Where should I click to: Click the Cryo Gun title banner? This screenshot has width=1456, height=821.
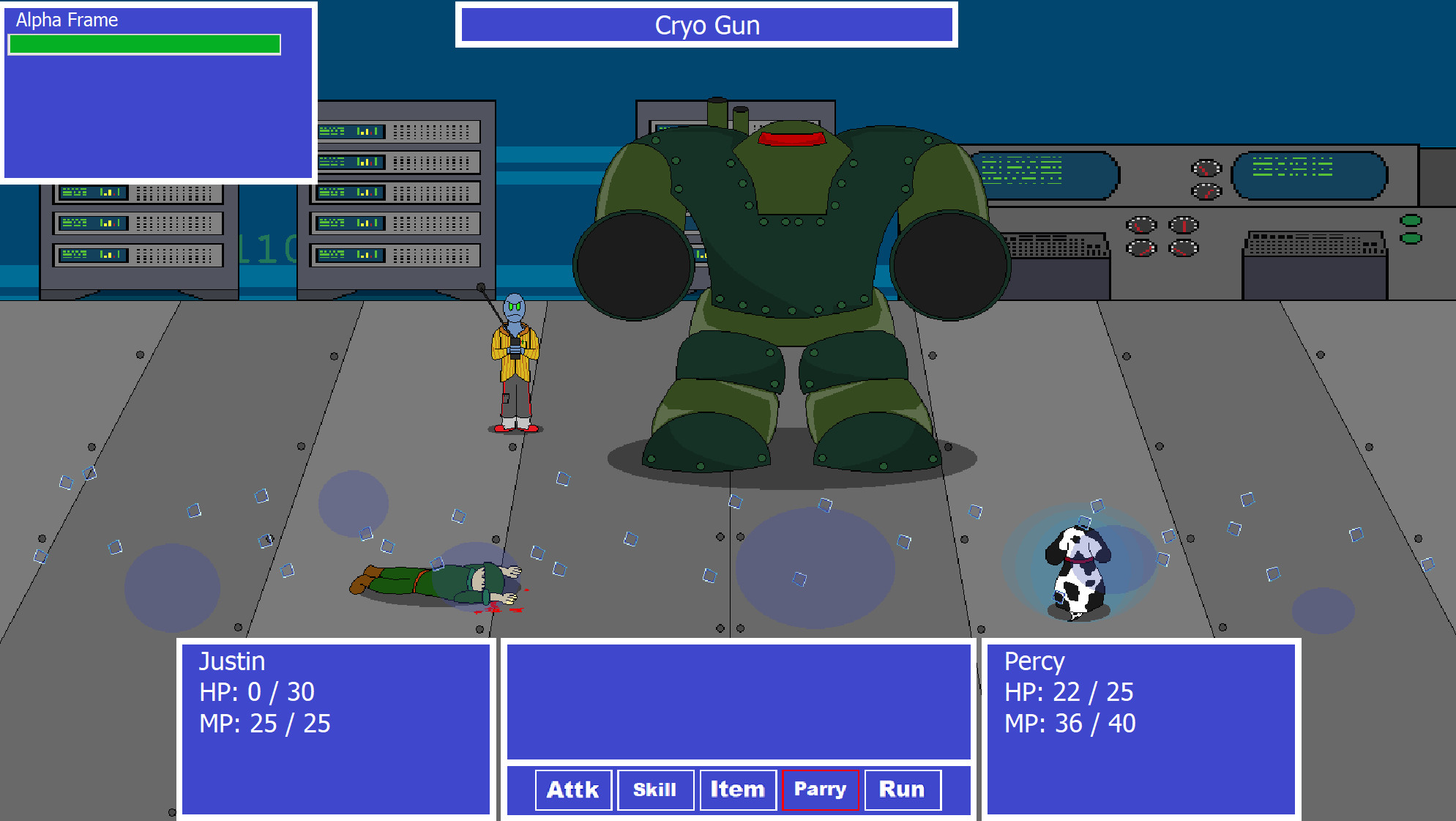(706, 25)
